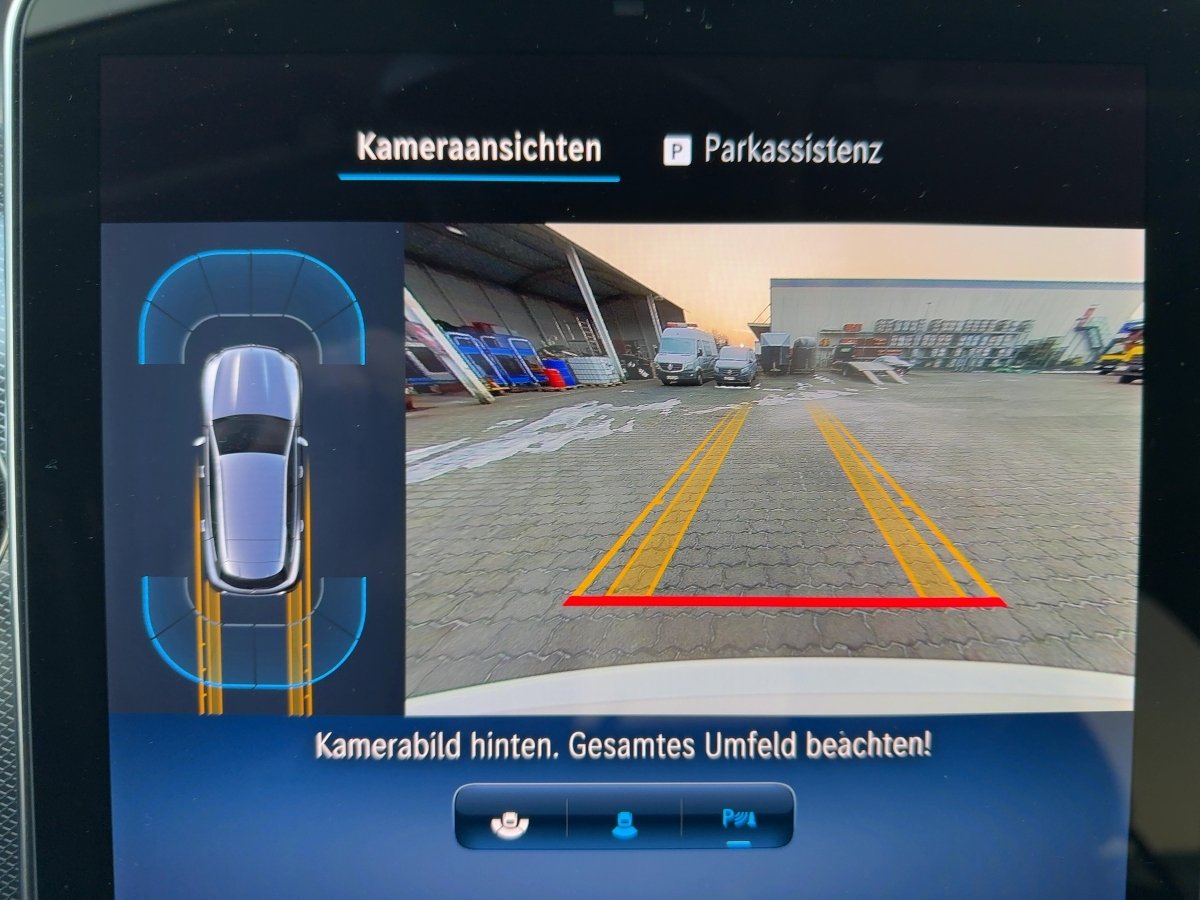Open the Parkassistenz tab

coord(773,150)
